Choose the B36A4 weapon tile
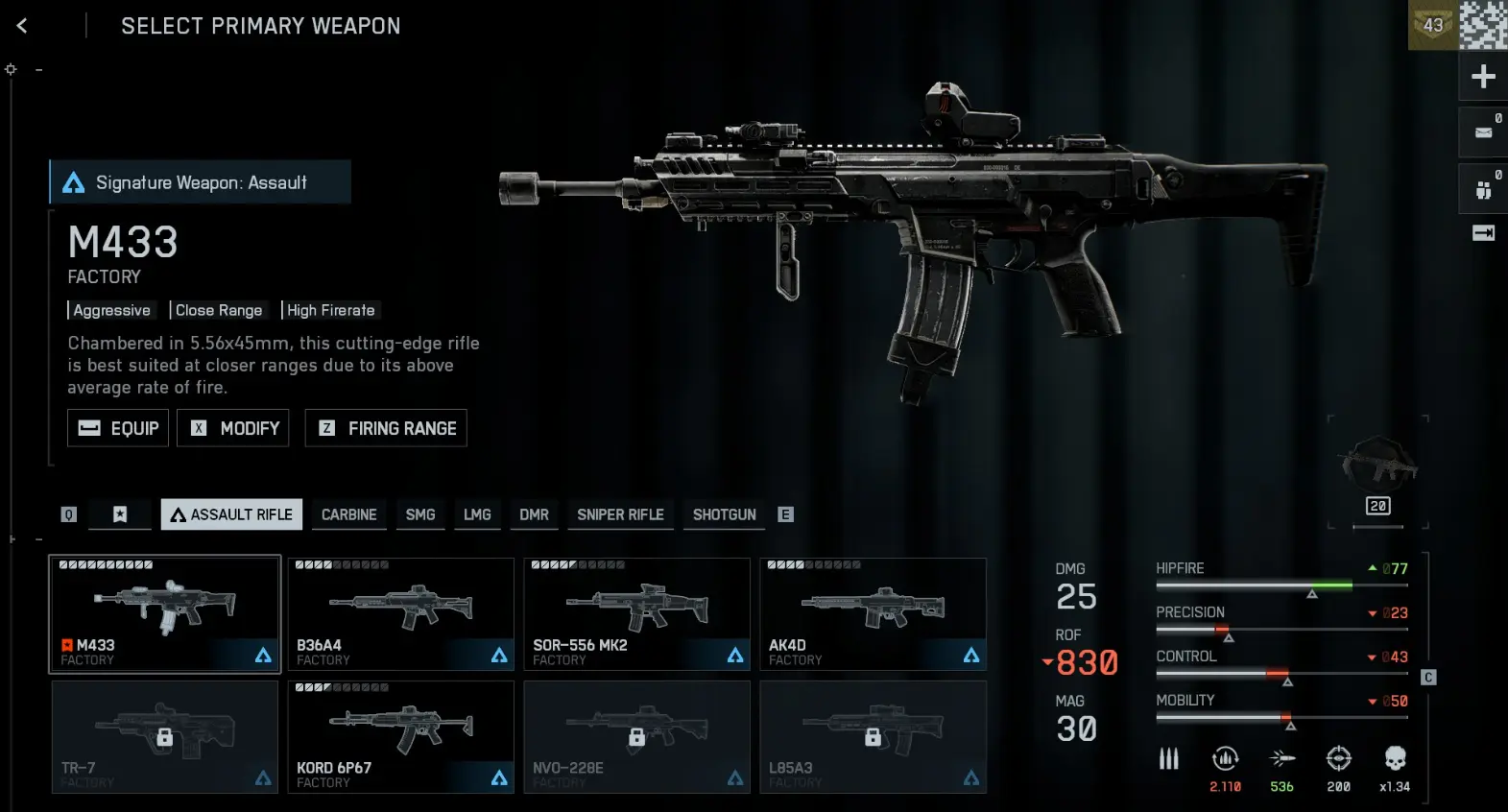 pyautogui.click(x=401, y=613)
